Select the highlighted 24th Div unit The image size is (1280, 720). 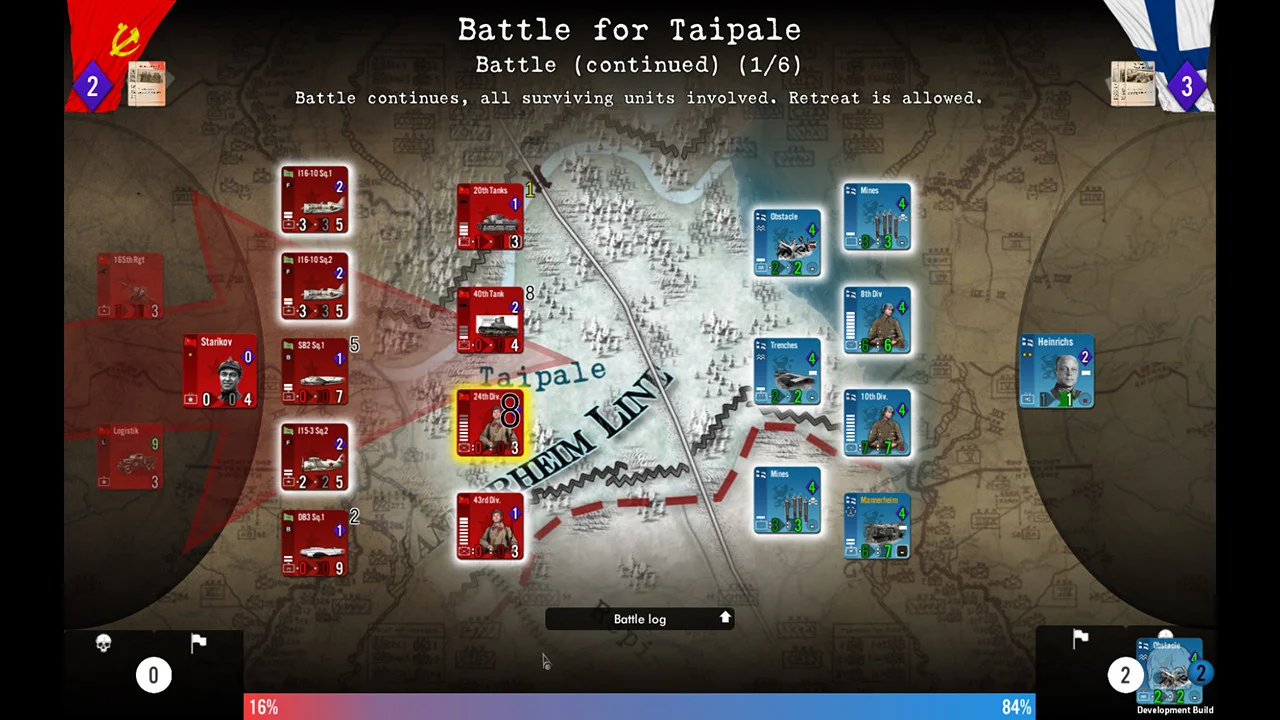pyautogui.click(x=489, y=422)
